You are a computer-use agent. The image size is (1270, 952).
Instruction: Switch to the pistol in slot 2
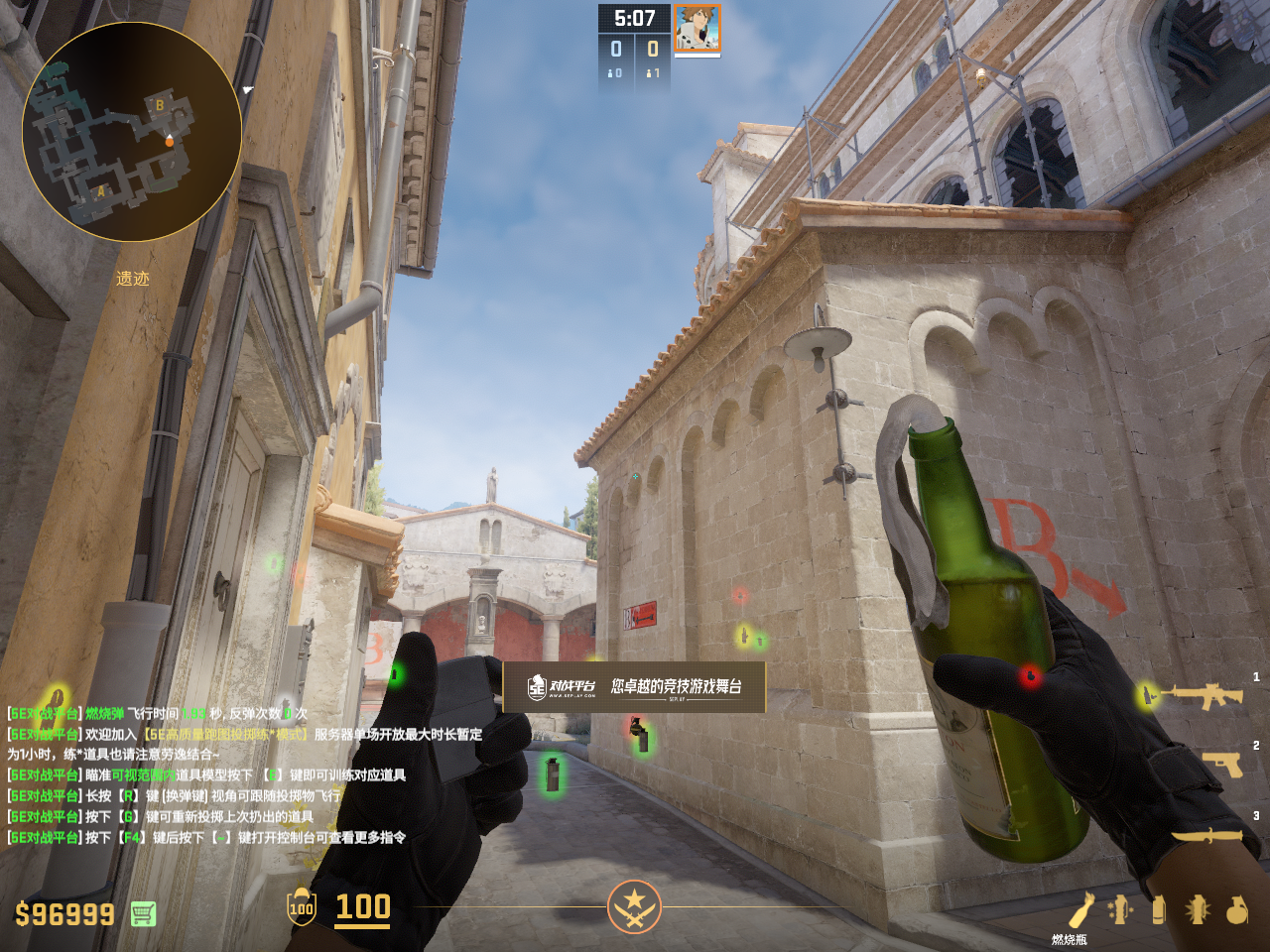[1222, 764]
